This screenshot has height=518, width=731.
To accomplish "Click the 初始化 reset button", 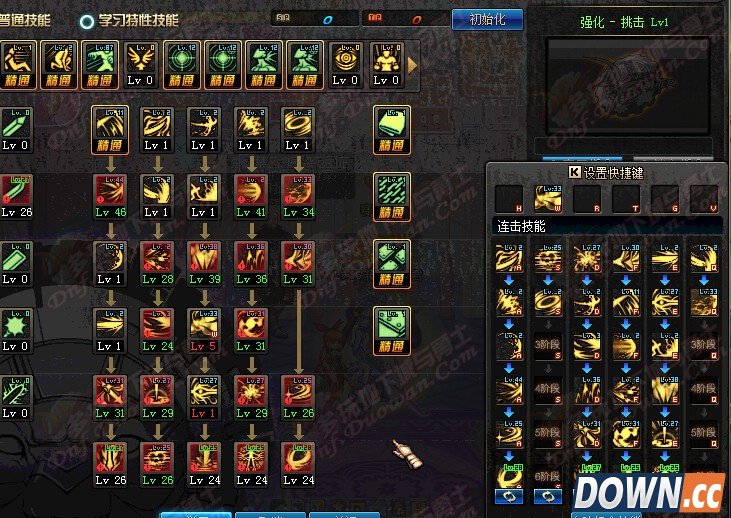I will click(x=487, y=19).
